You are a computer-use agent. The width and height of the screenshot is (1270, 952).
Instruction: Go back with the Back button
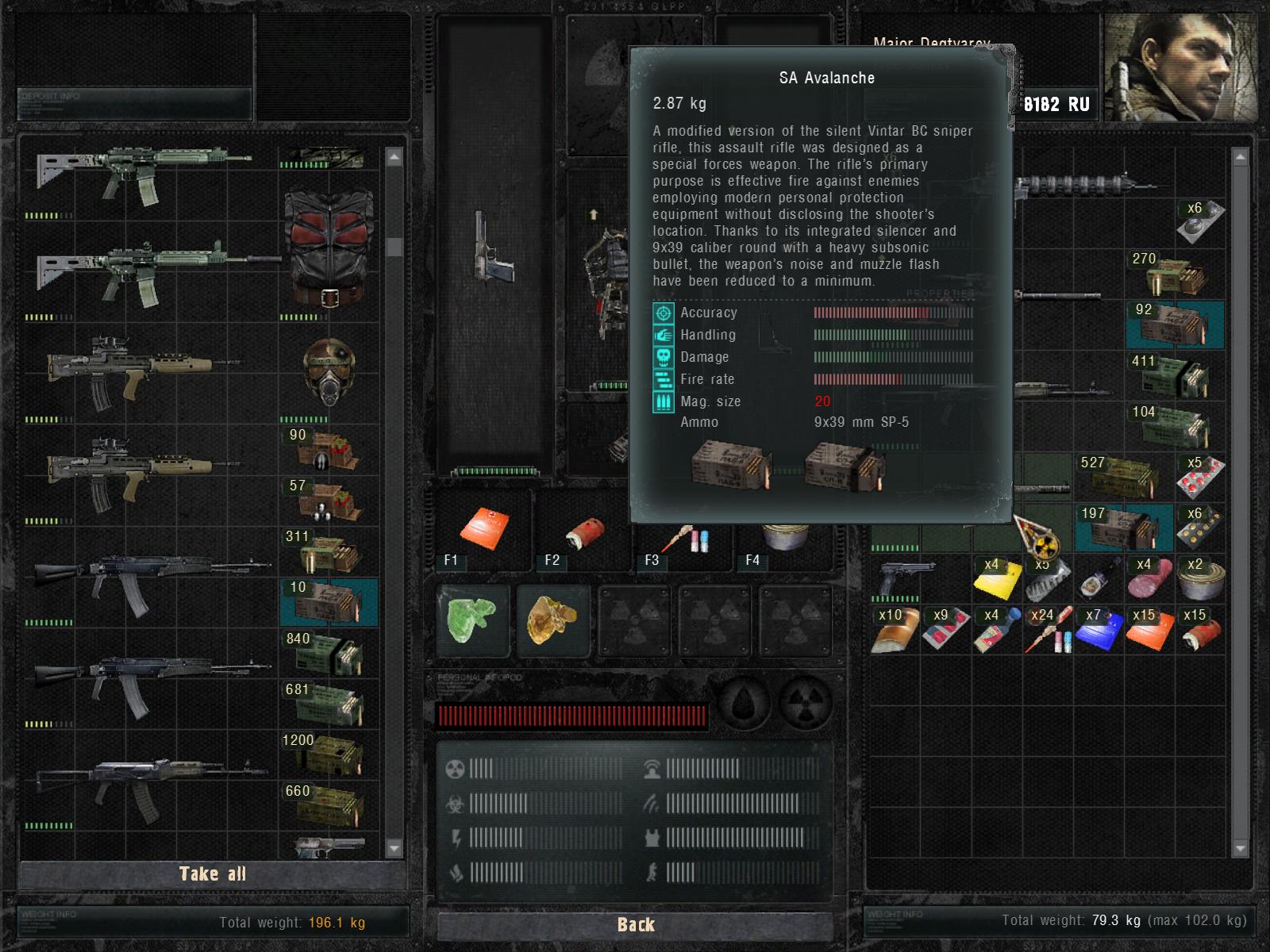[x=635, y=924]
